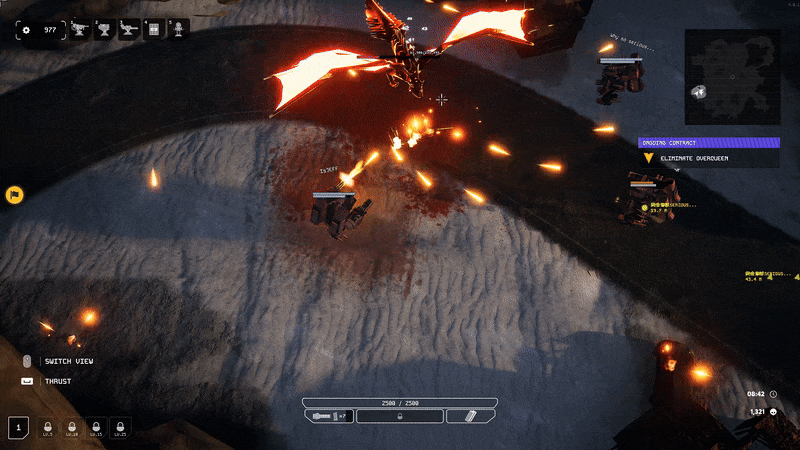Image resolution: width=800 pixels, height=450 pixels.
Task: Select the turret cannon in build slot 1
Action: click(80, 30)
